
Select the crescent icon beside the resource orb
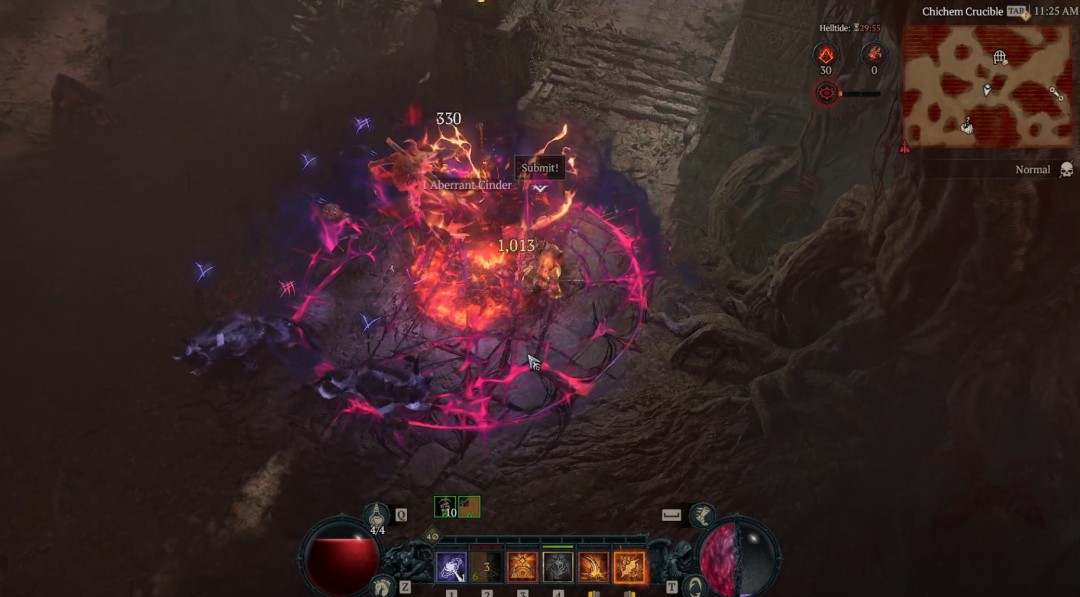tap(696, 586)
